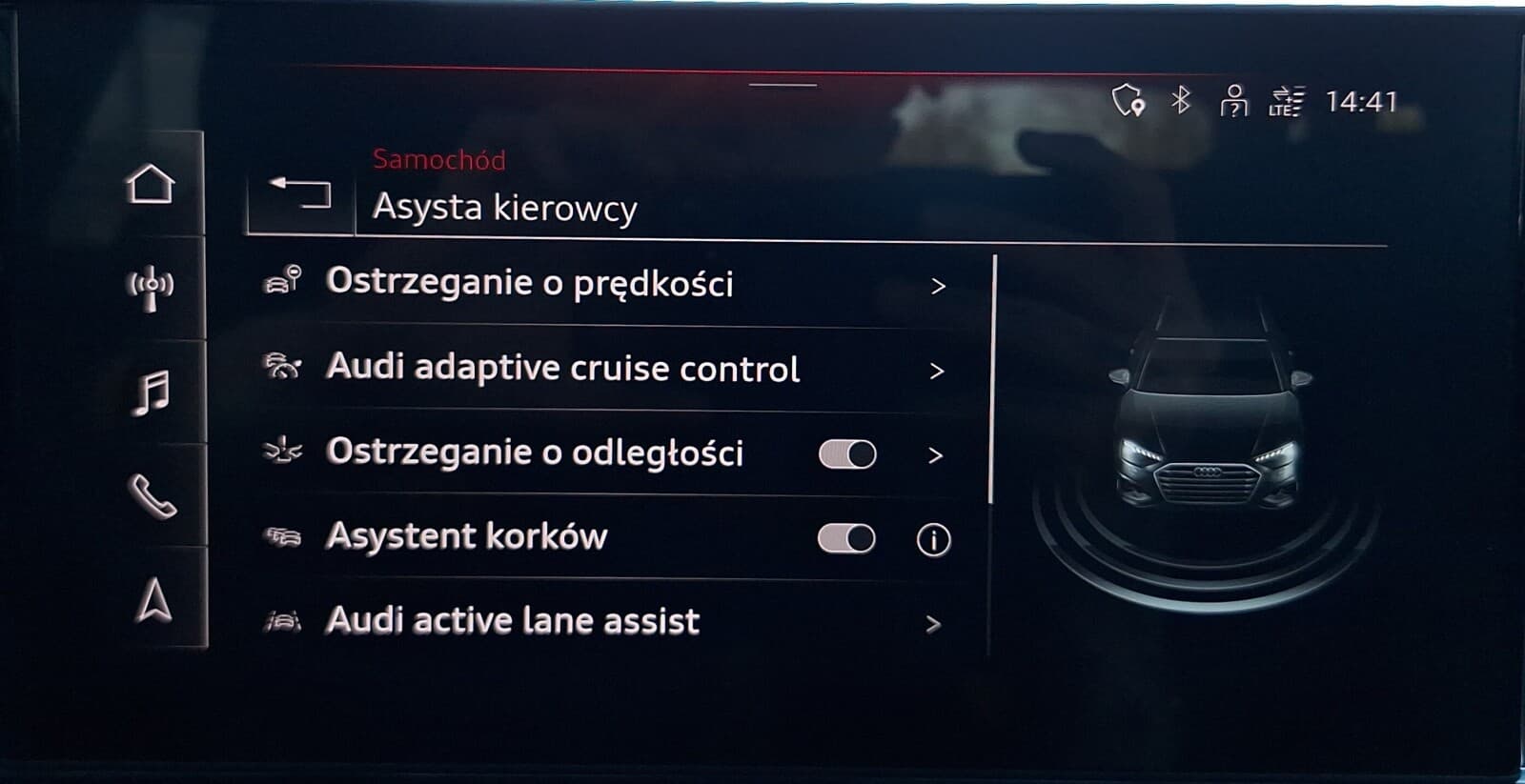Screen dimensions: 1525x784
Task: Open the media music note menu
Action: (x=151, y=392)
